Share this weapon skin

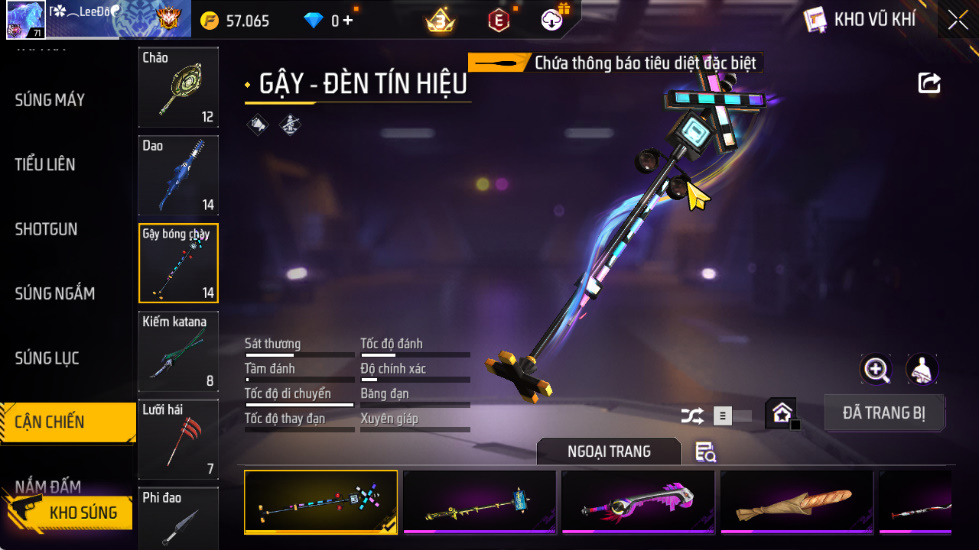[x=929, y=83]
